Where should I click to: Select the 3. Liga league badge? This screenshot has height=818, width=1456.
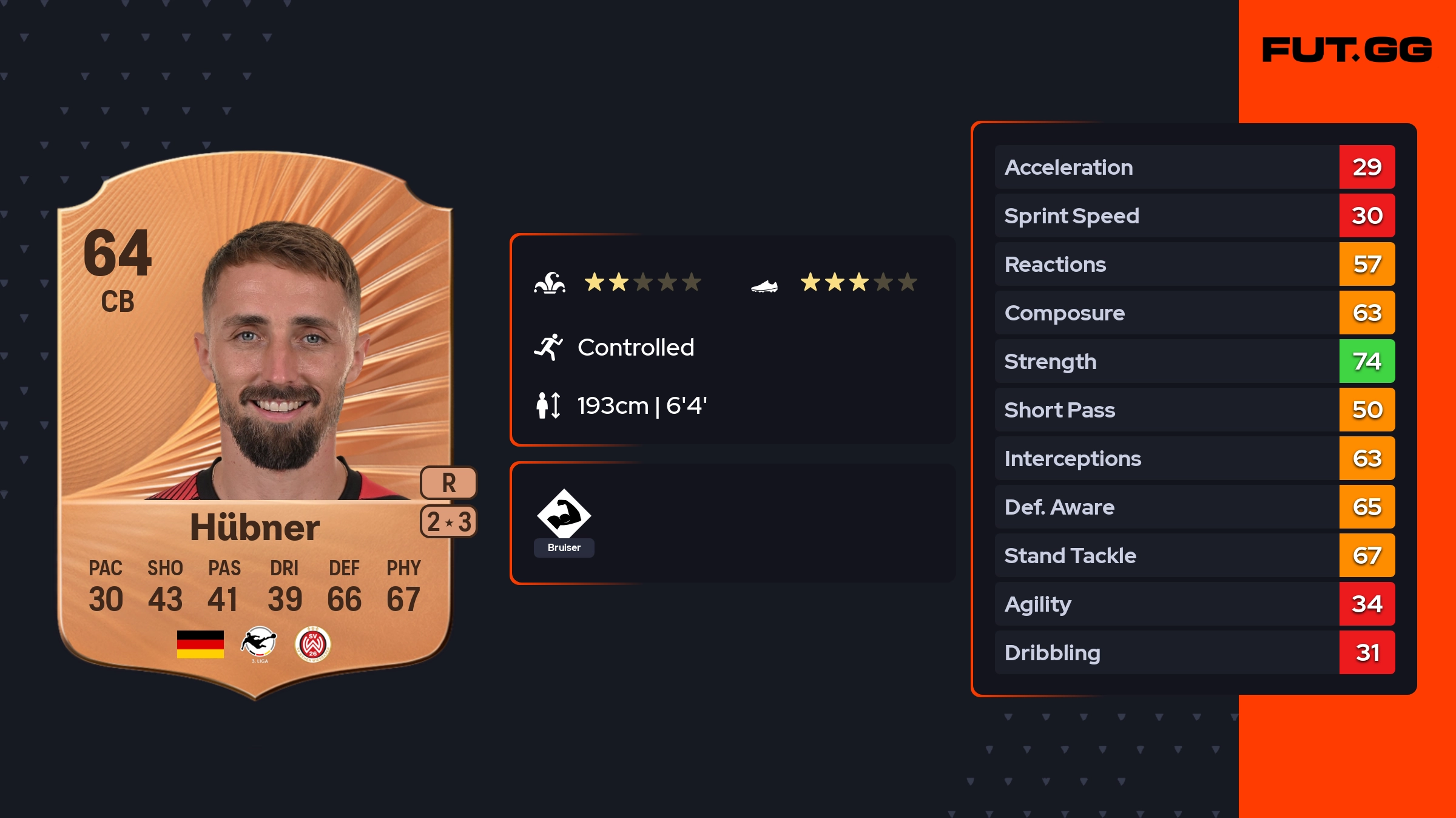pyautogui.click(x=259, y=643)
